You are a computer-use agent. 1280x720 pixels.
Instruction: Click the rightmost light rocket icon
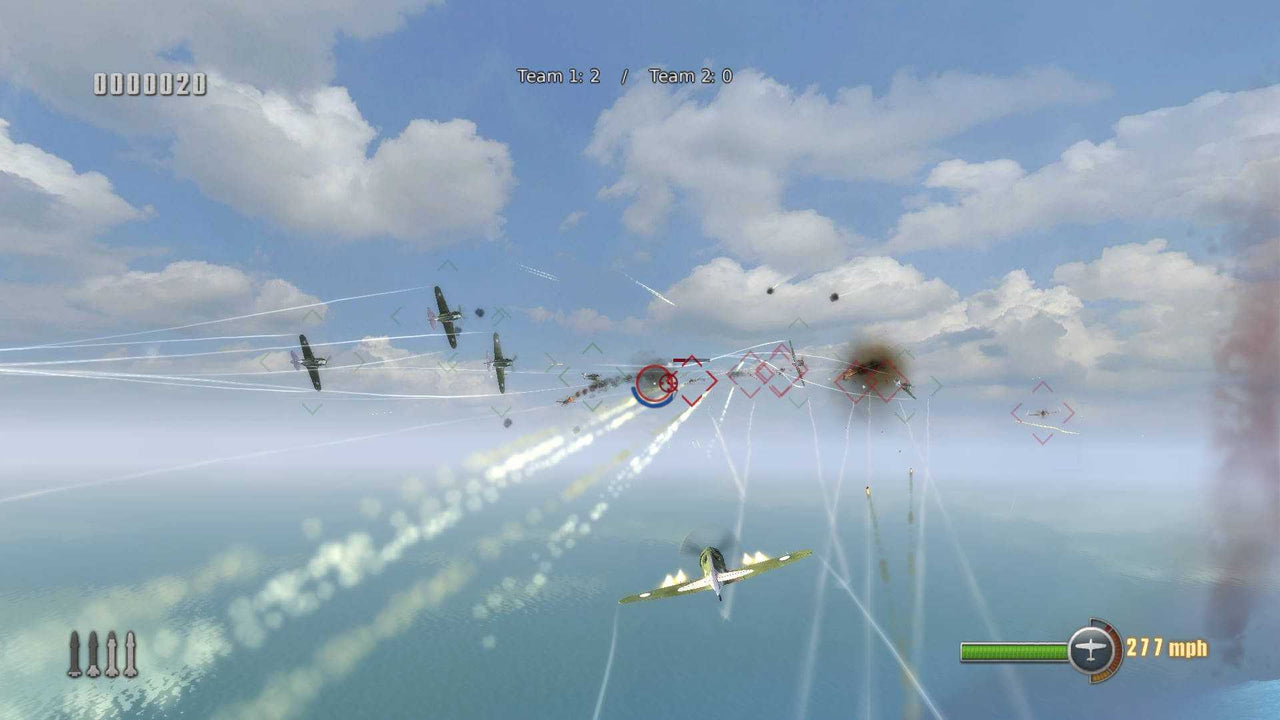pyautogui.click(x=130, y=652)
